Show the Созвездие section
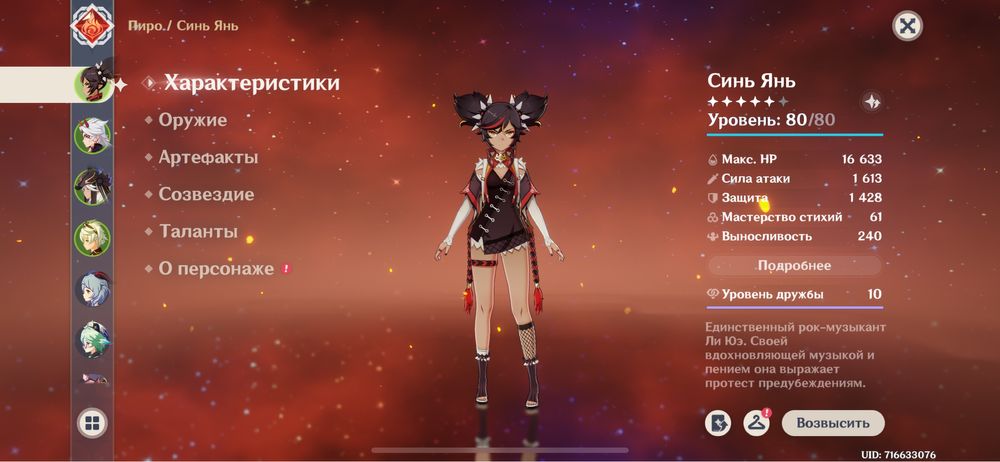1000x462 pixels. pos(206,194)
